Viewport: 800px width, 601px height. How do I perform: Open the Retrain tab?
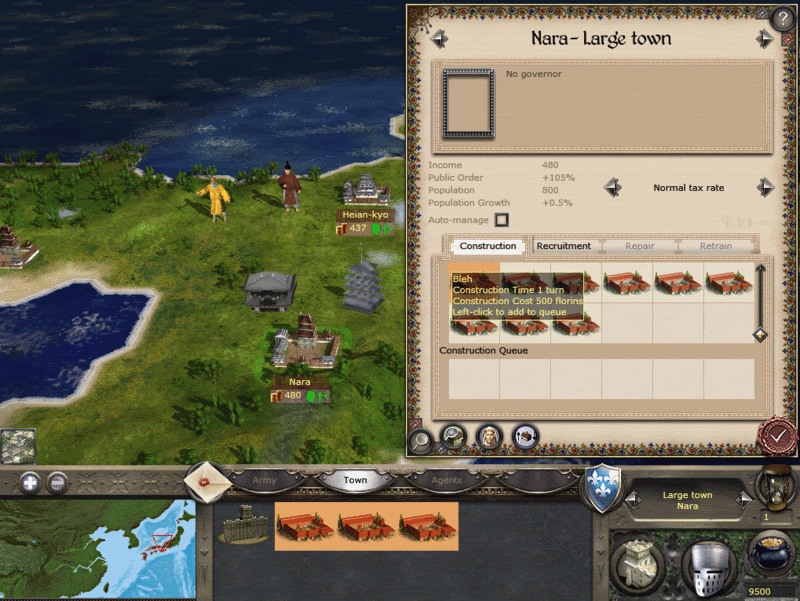pyautogui.click(x=715, y=246)
